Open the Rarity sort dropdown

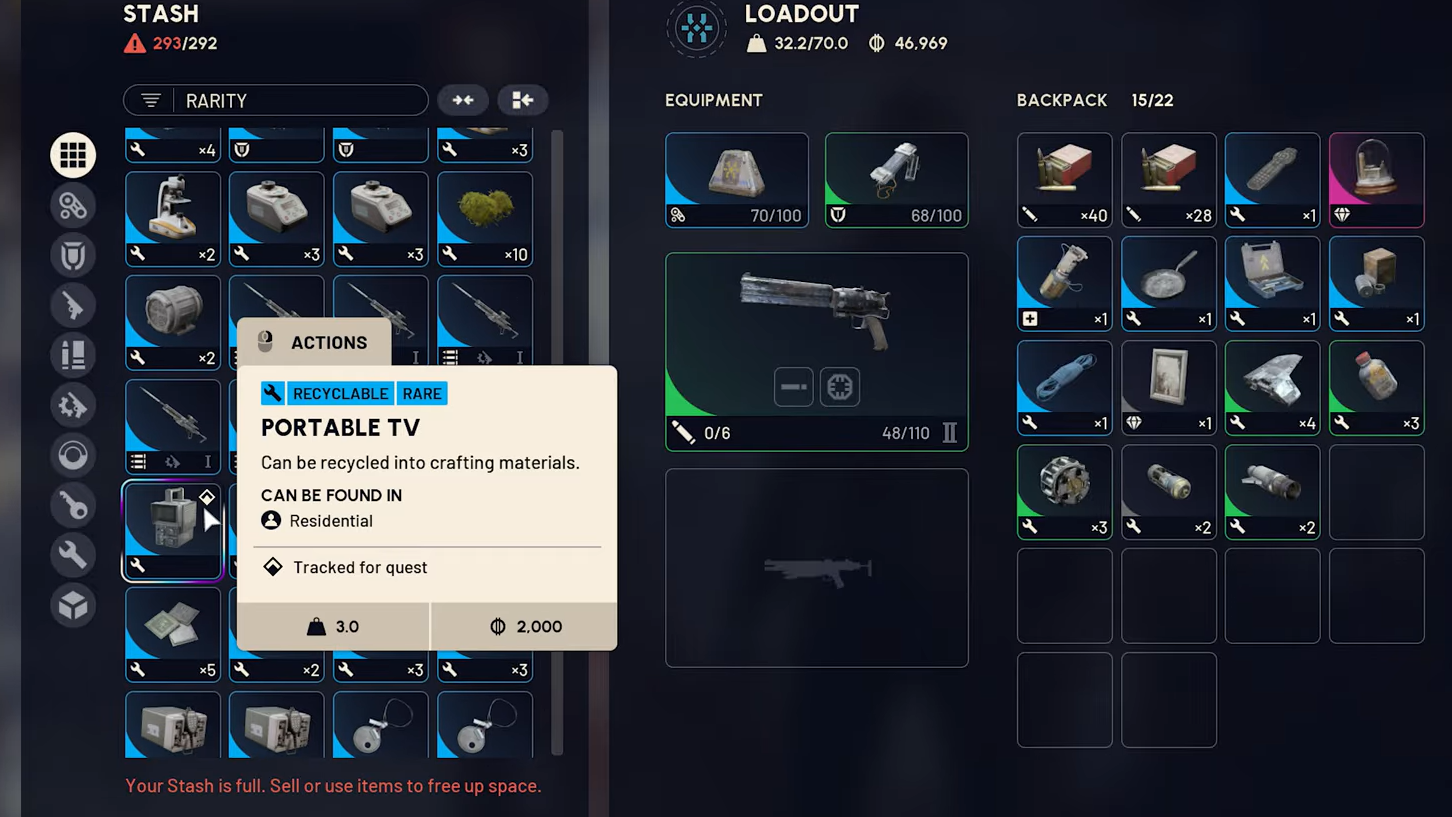click(x=275, y=100)
